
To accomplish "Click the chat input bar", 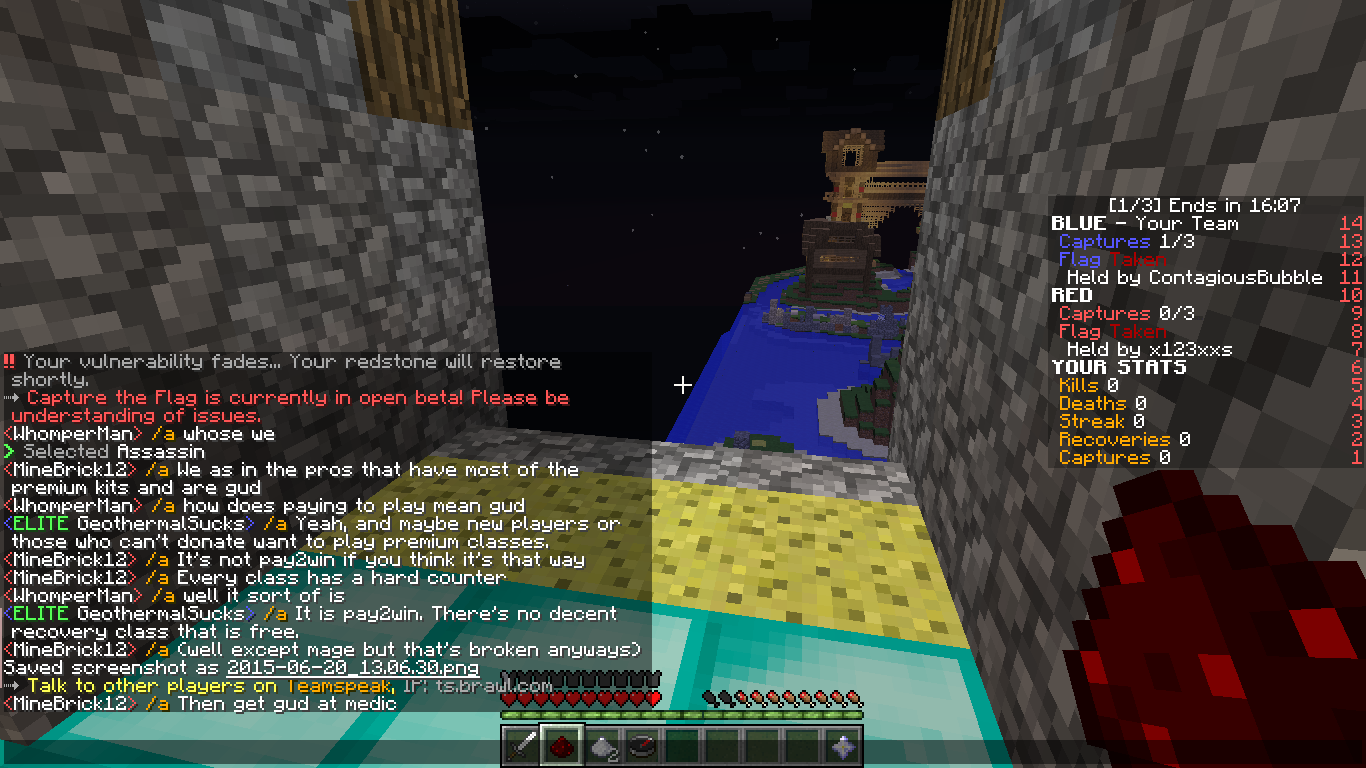I will (250, 754).
